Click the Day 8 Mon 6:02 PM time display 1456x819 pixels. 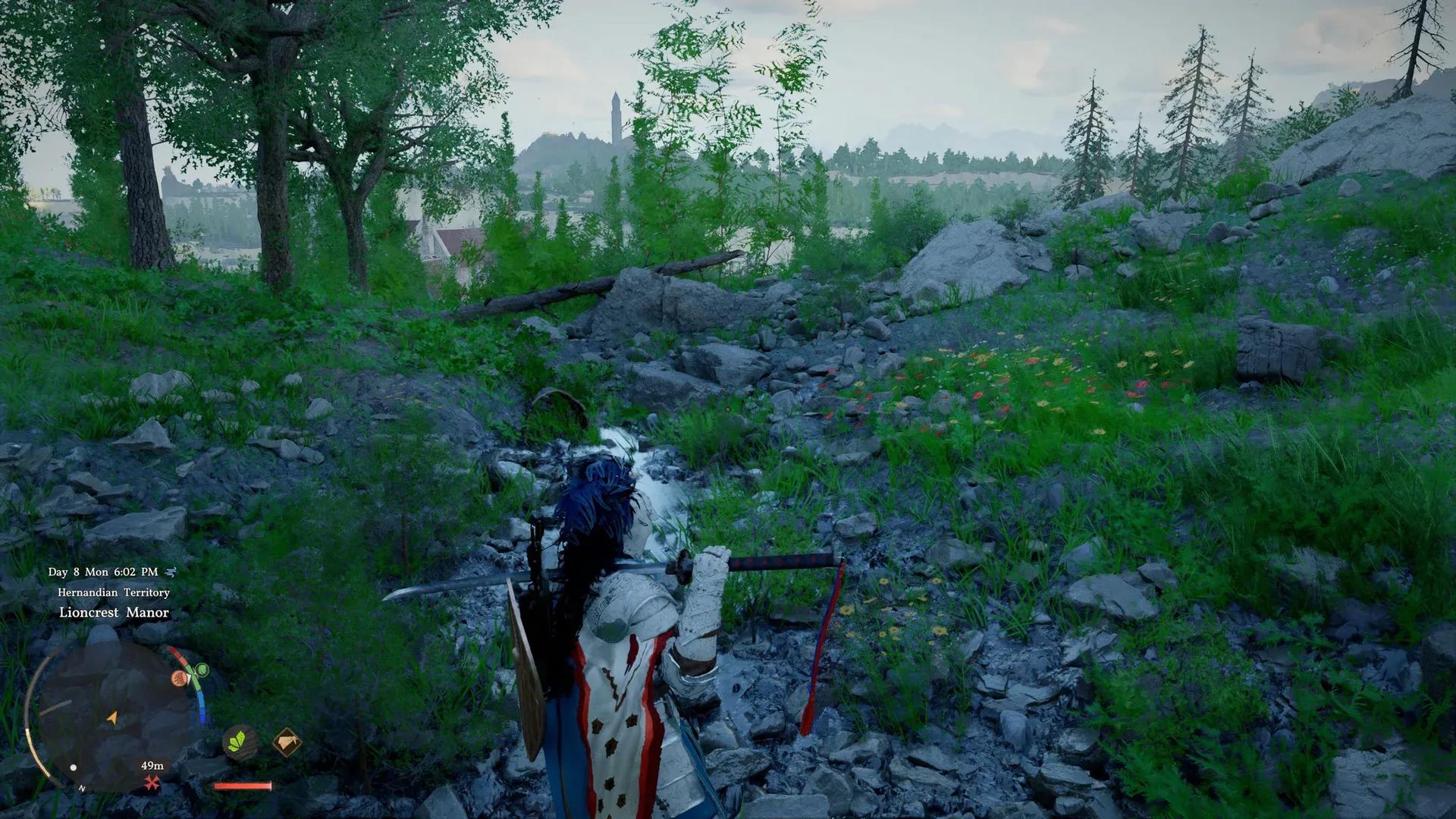[102, 571]
